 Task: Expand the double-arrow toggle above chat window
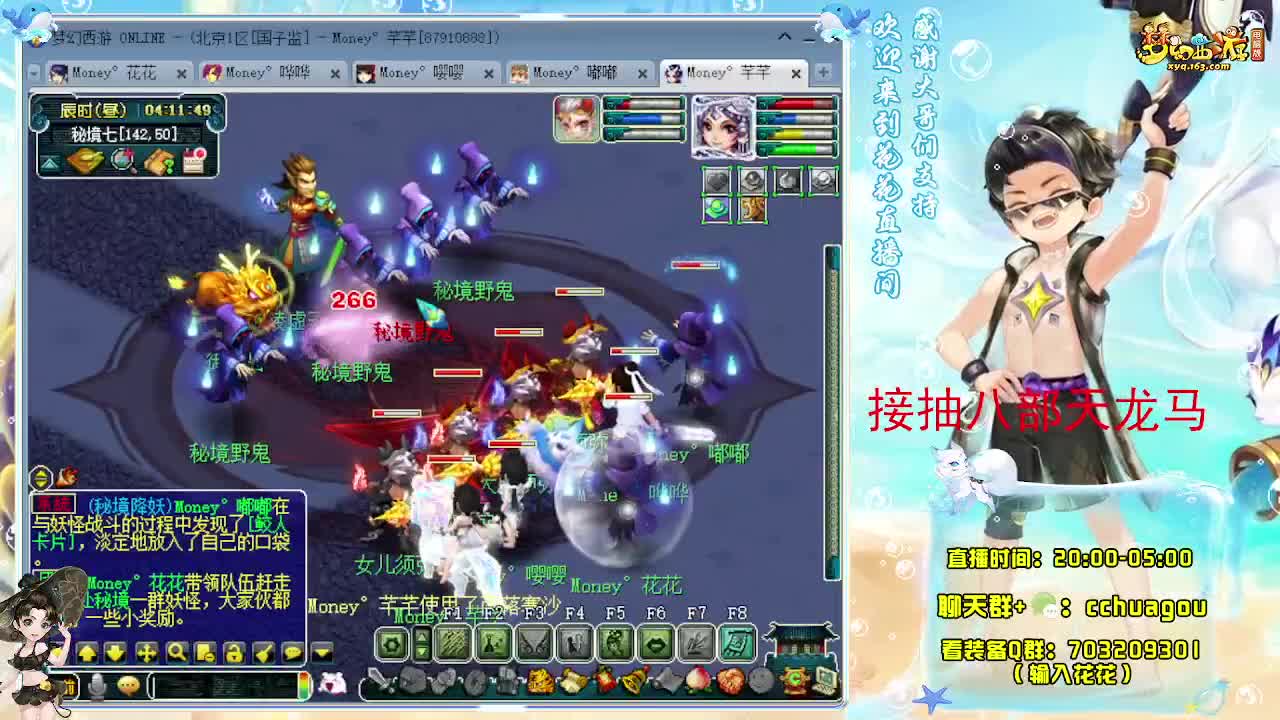[40, 477]
